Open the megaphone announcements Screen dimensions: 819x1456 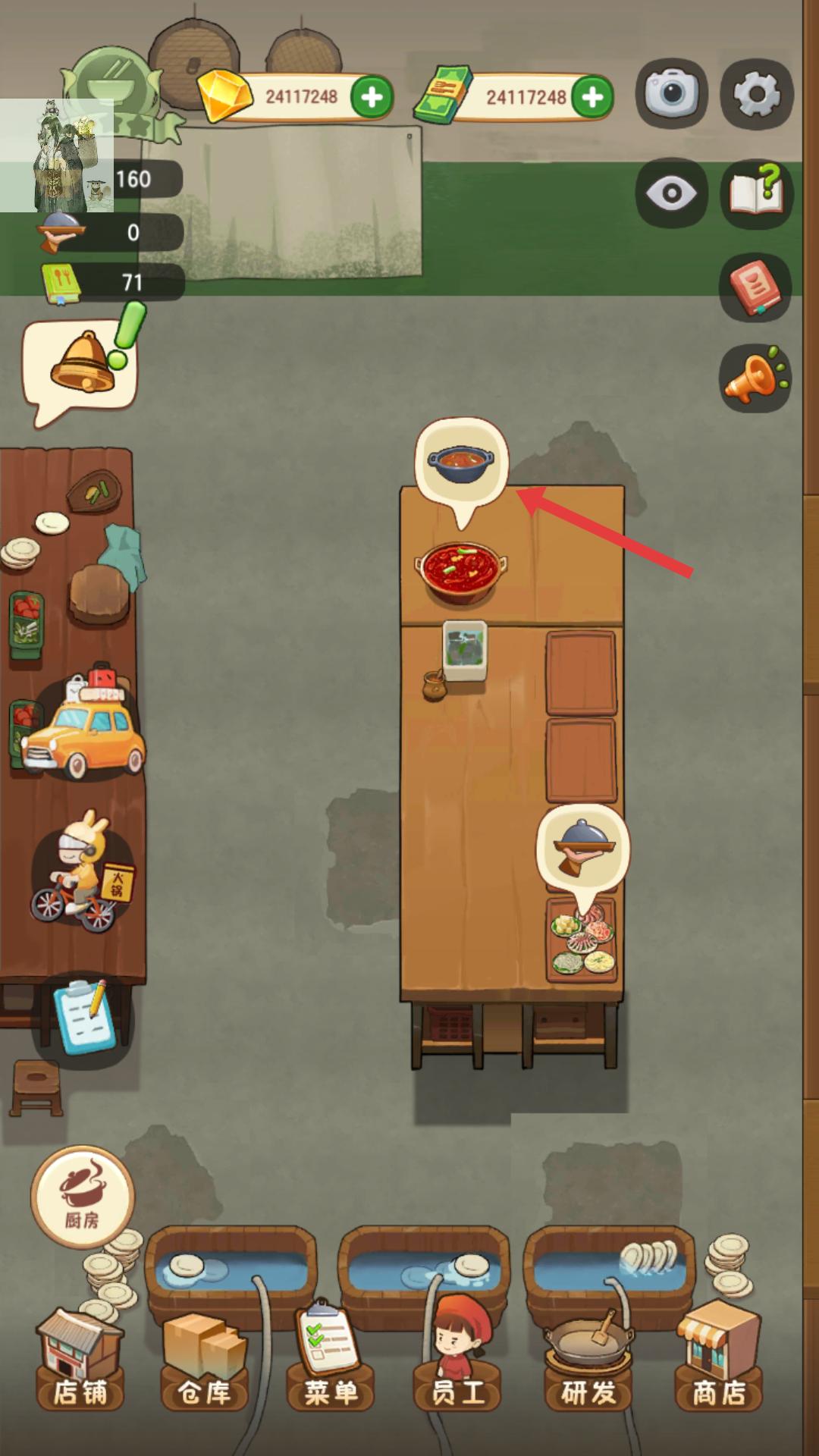[x=755, y=378]
